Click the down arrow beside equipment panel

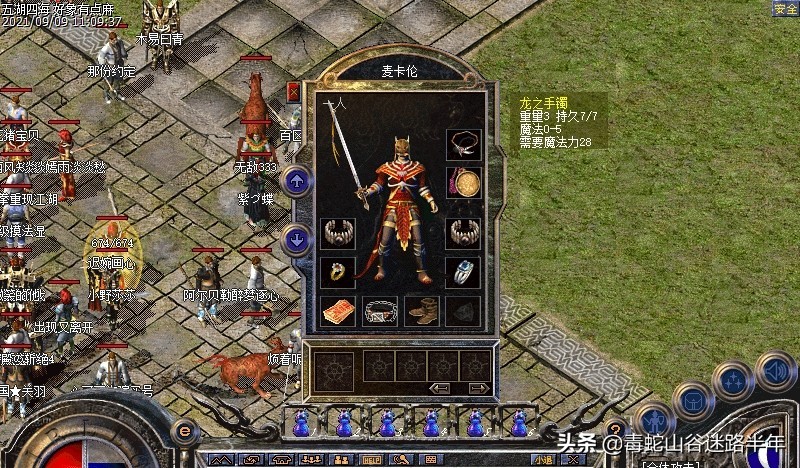click(296, 240)
